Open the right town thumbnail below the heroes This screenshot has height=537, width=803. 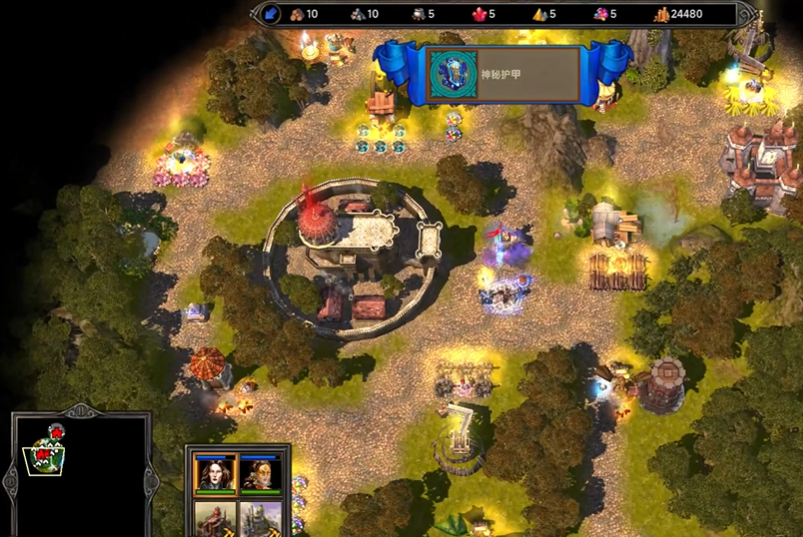[262, 518]
